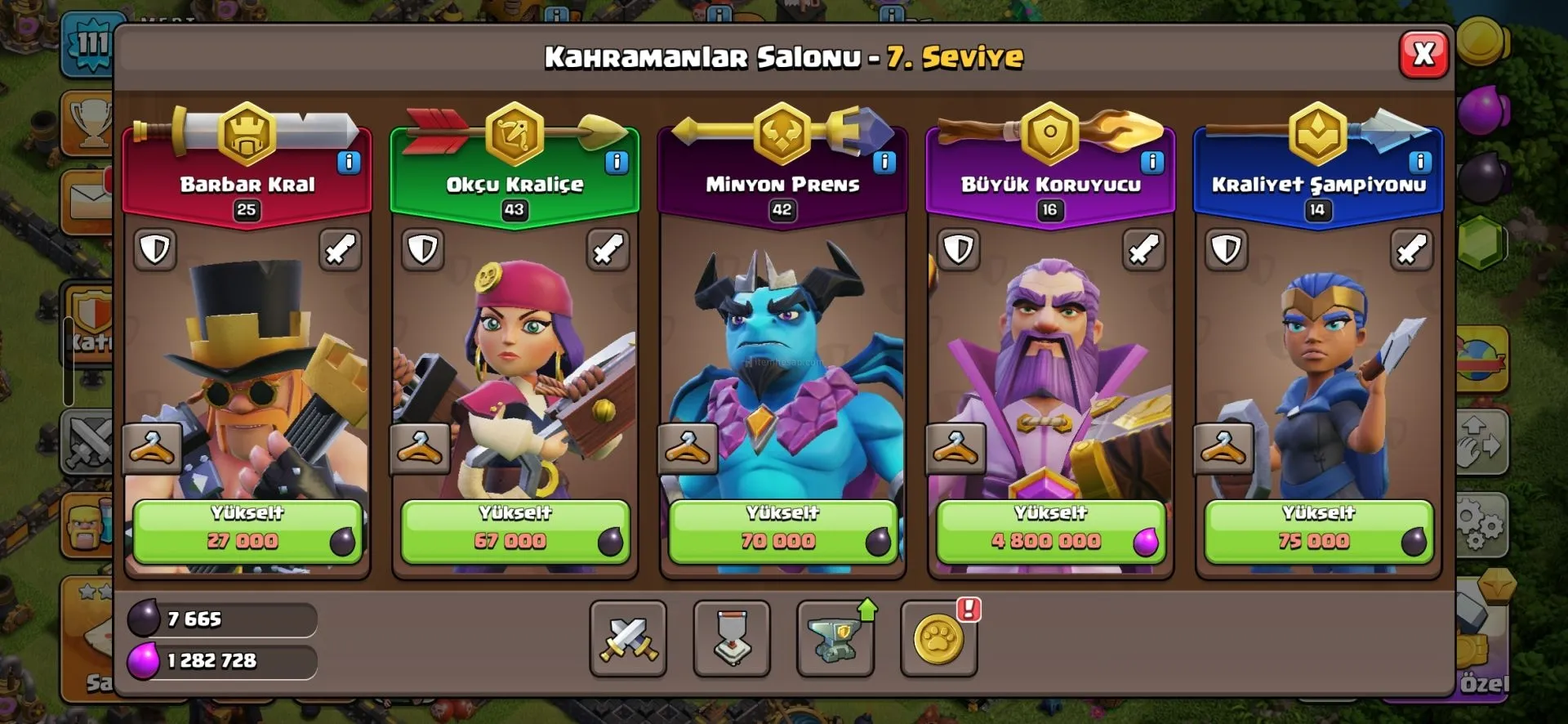The image size is (1568, 724).
Task: Open the blacksmith anvil equipment
Action: 835,638
